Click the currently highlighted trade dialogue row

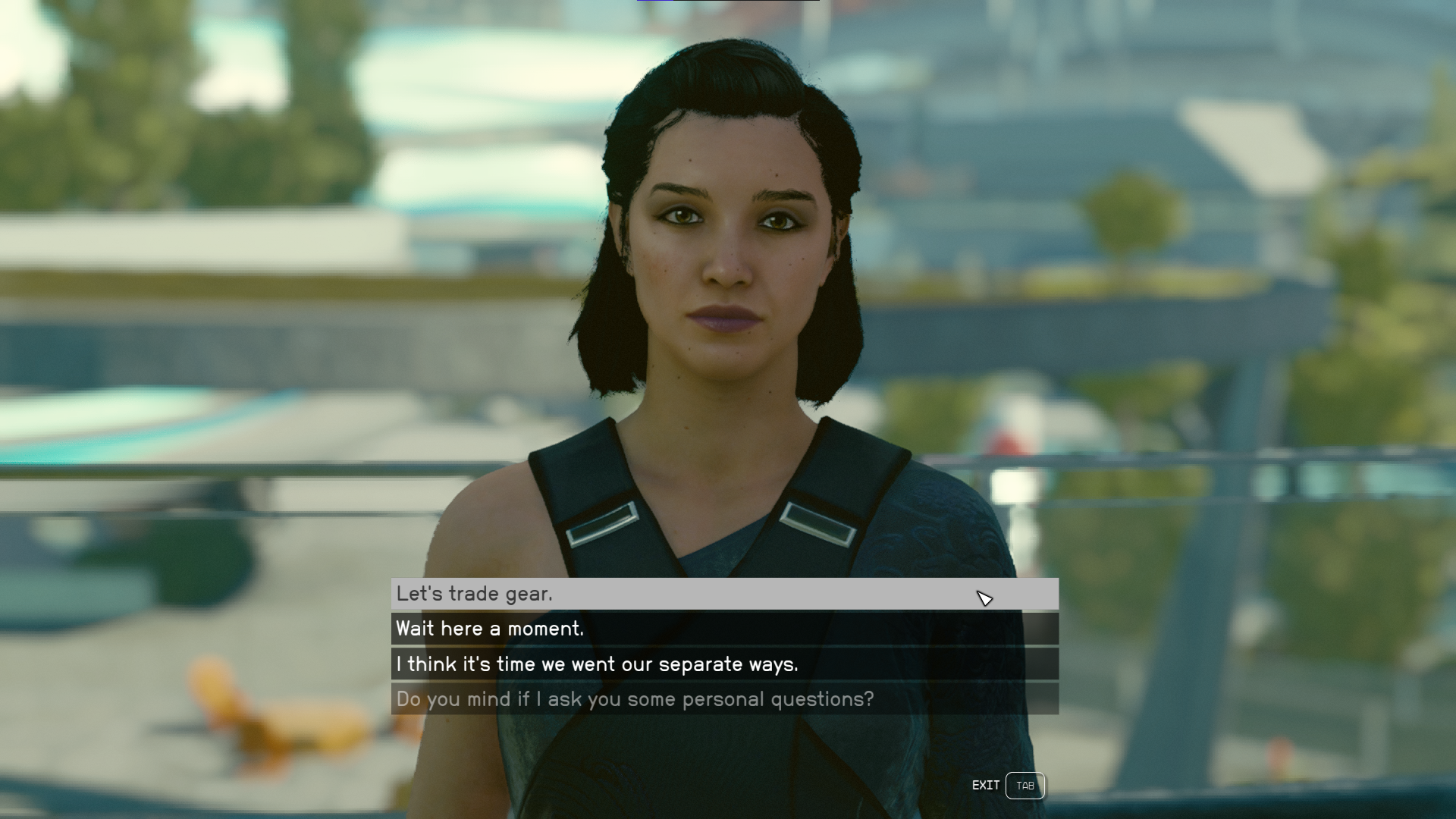723,595
